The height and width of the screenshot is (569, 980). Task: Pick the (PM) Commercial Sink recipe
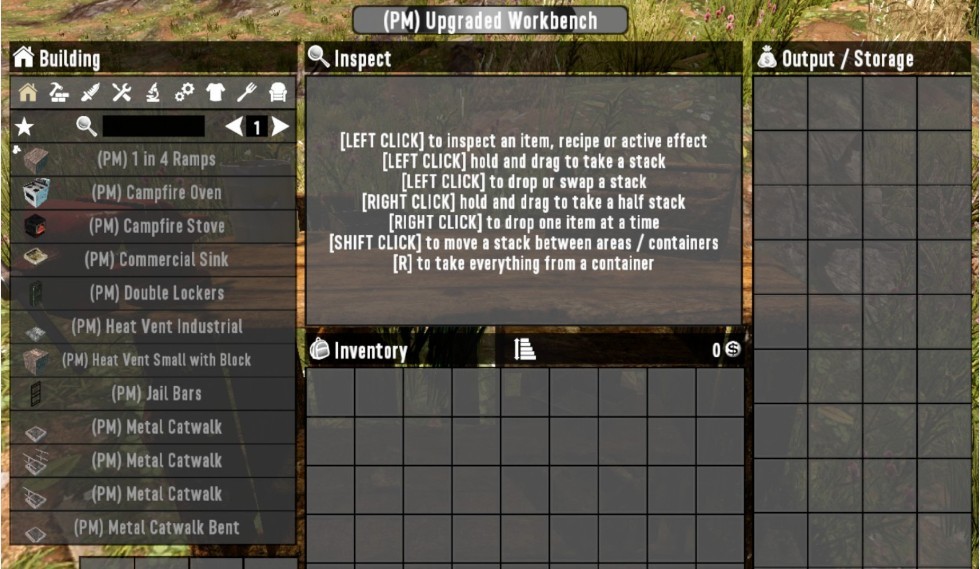point(155,259)
